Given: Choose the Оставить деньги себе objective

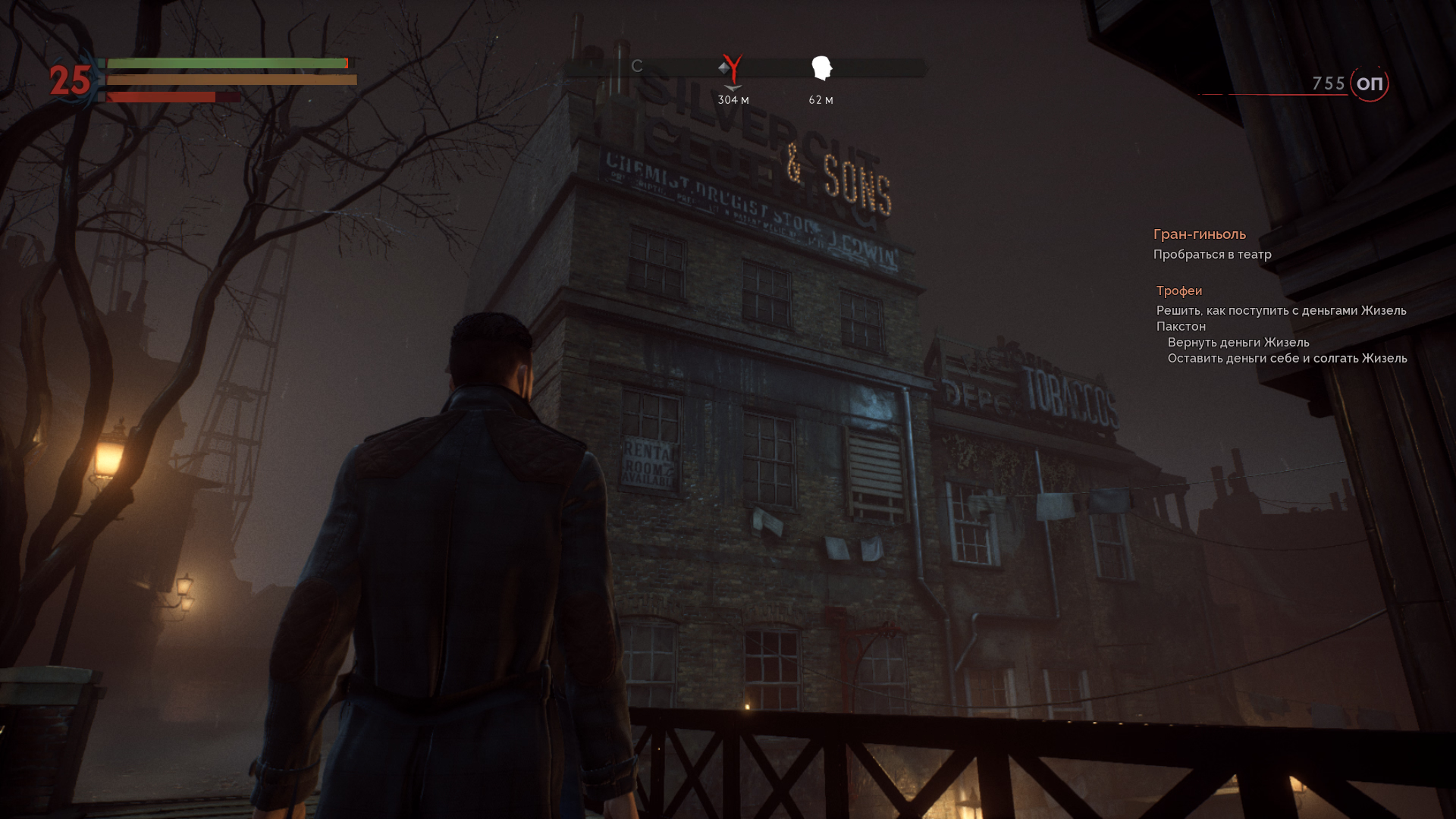Looking at the screenshot, I should pos(1286,359).
